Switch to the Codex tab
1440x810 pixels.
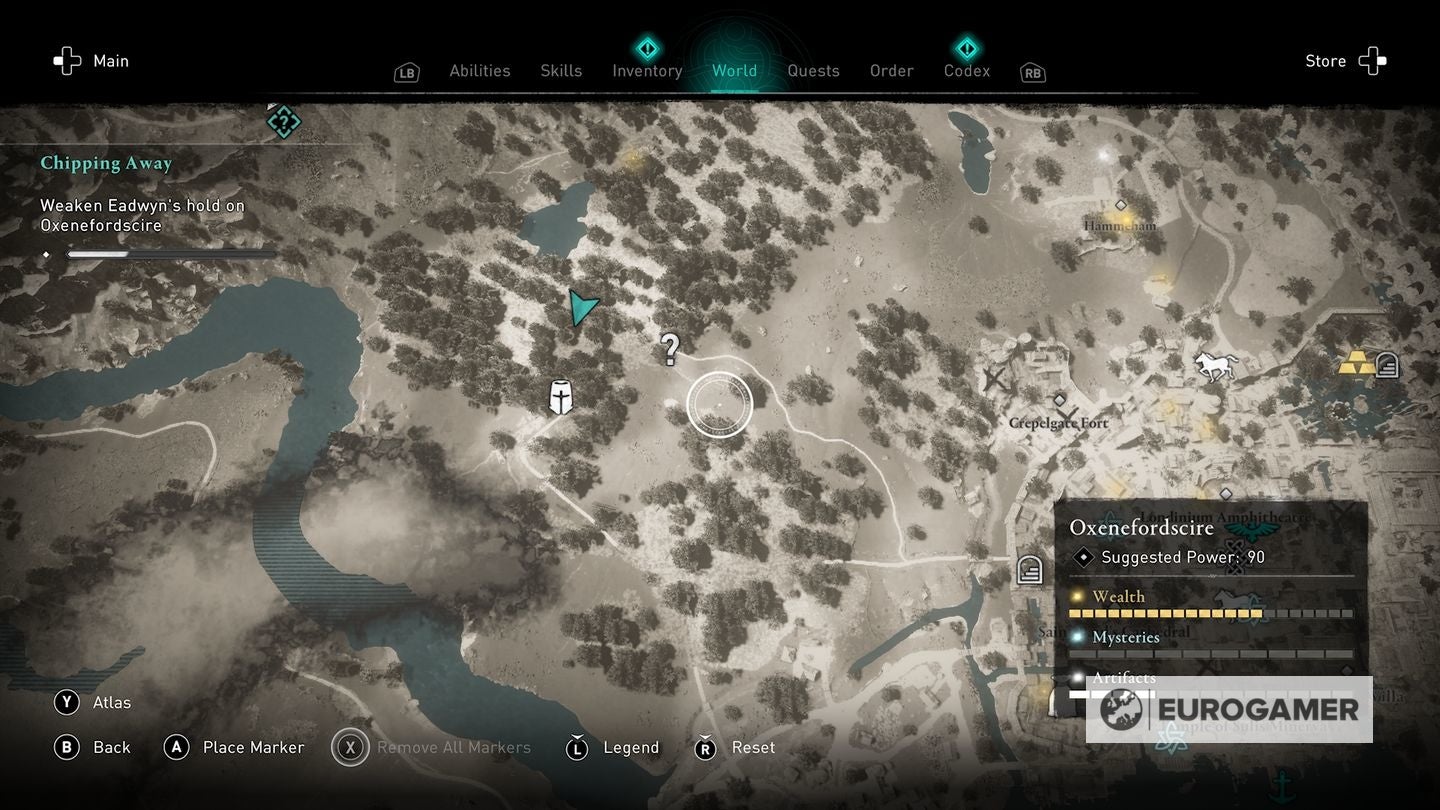tap(966, 70)
